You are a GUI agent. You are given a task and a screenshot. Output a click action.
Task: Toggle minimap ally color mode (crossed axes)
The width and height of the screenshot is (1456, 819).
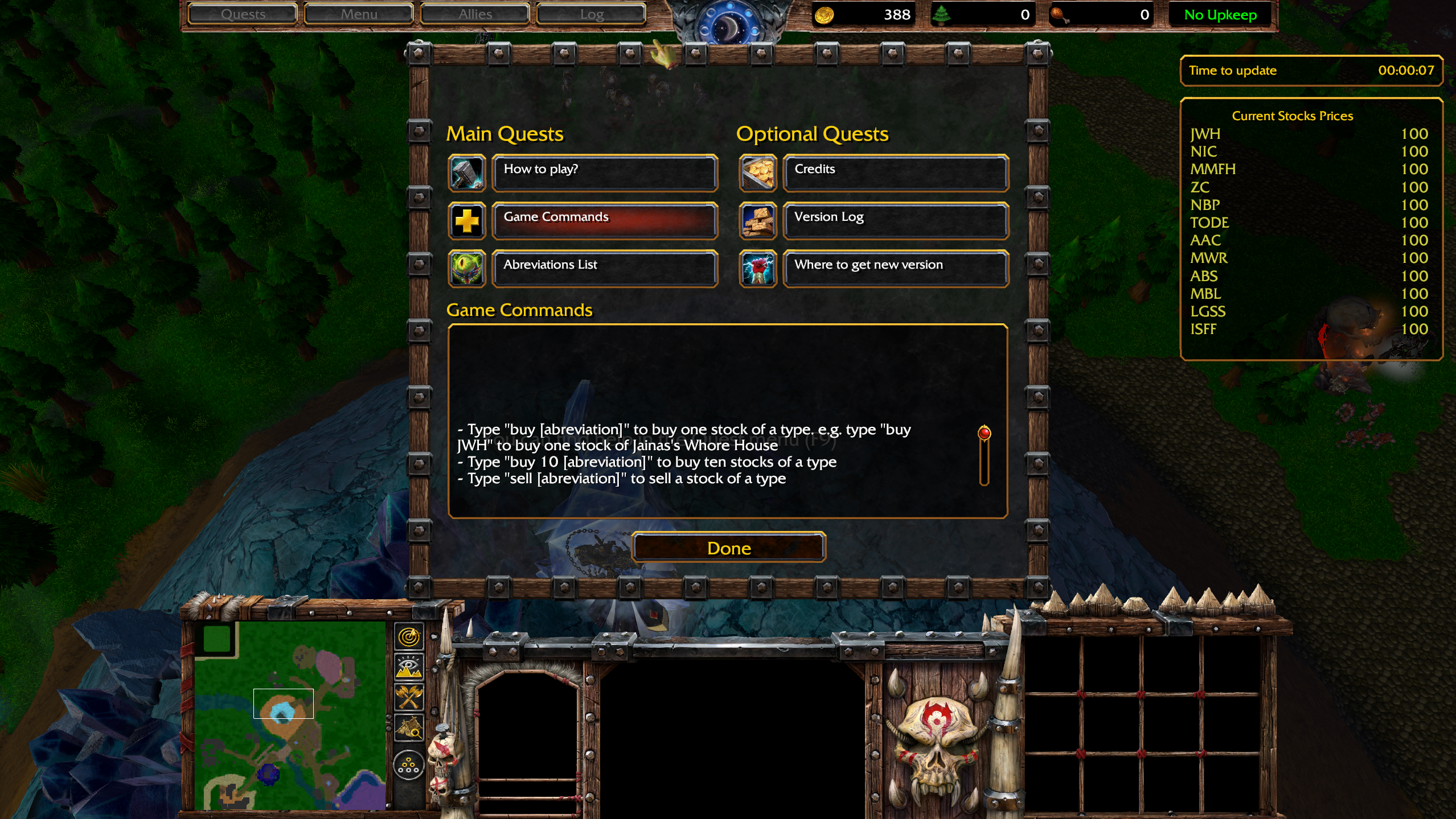pos(409,697)
